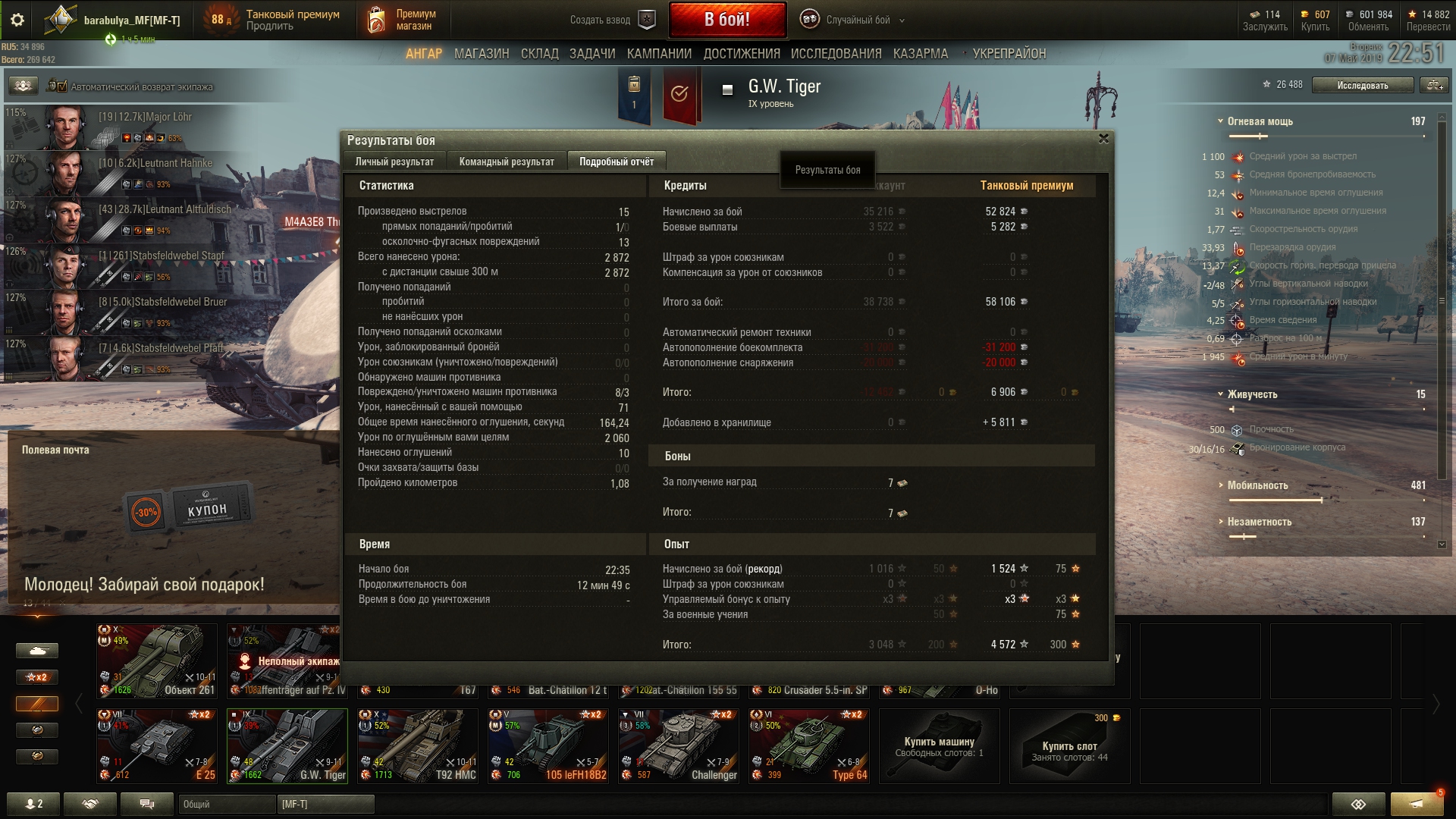This screenshot has width=1456, height=819.
Task: Open the Премиум магазин
Action: pyautogui.click(x=402, y=20)
